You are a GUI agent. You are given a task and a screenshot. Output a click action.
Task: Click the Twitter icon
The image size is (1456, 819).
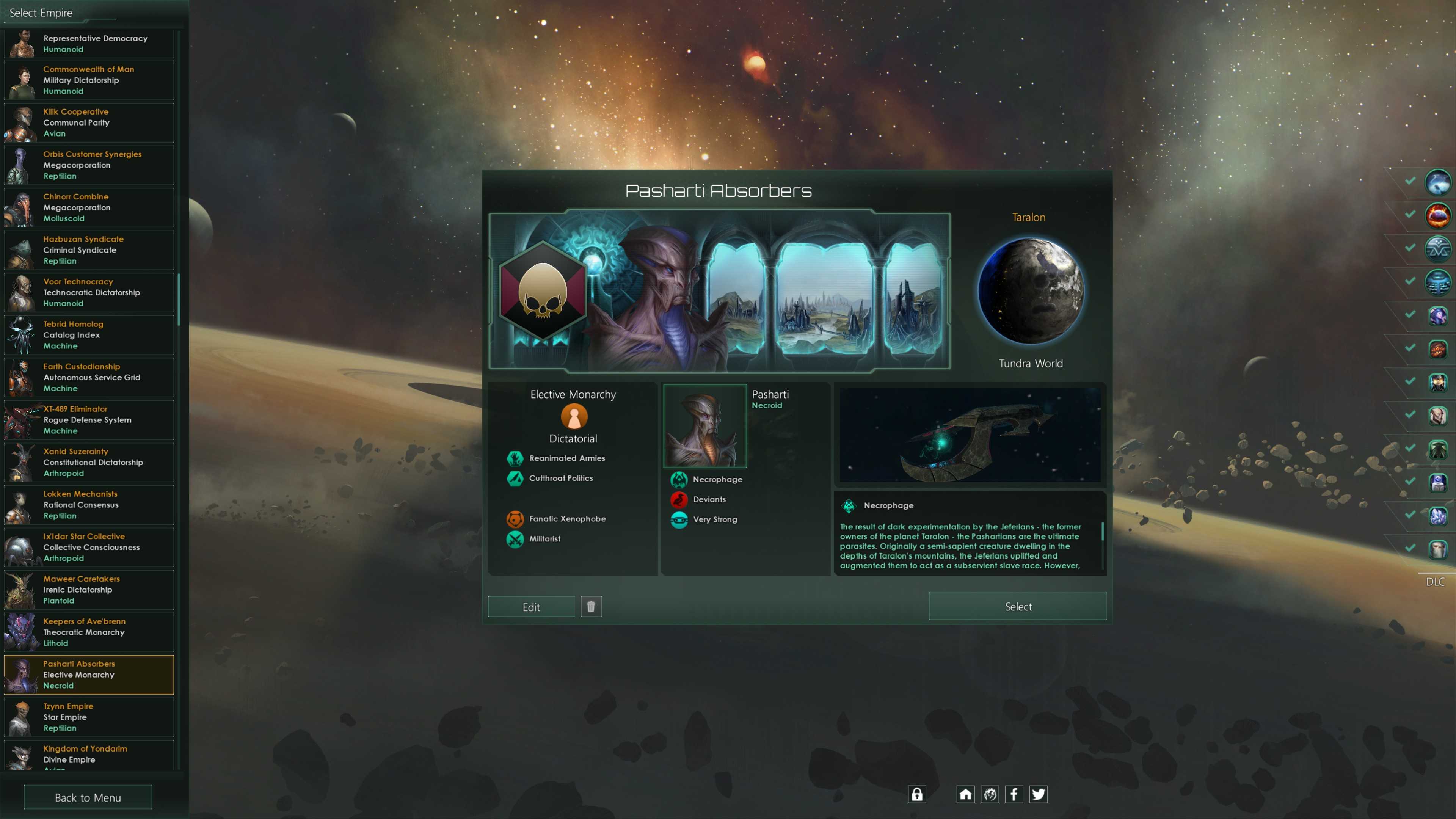tap(1038, 794)
